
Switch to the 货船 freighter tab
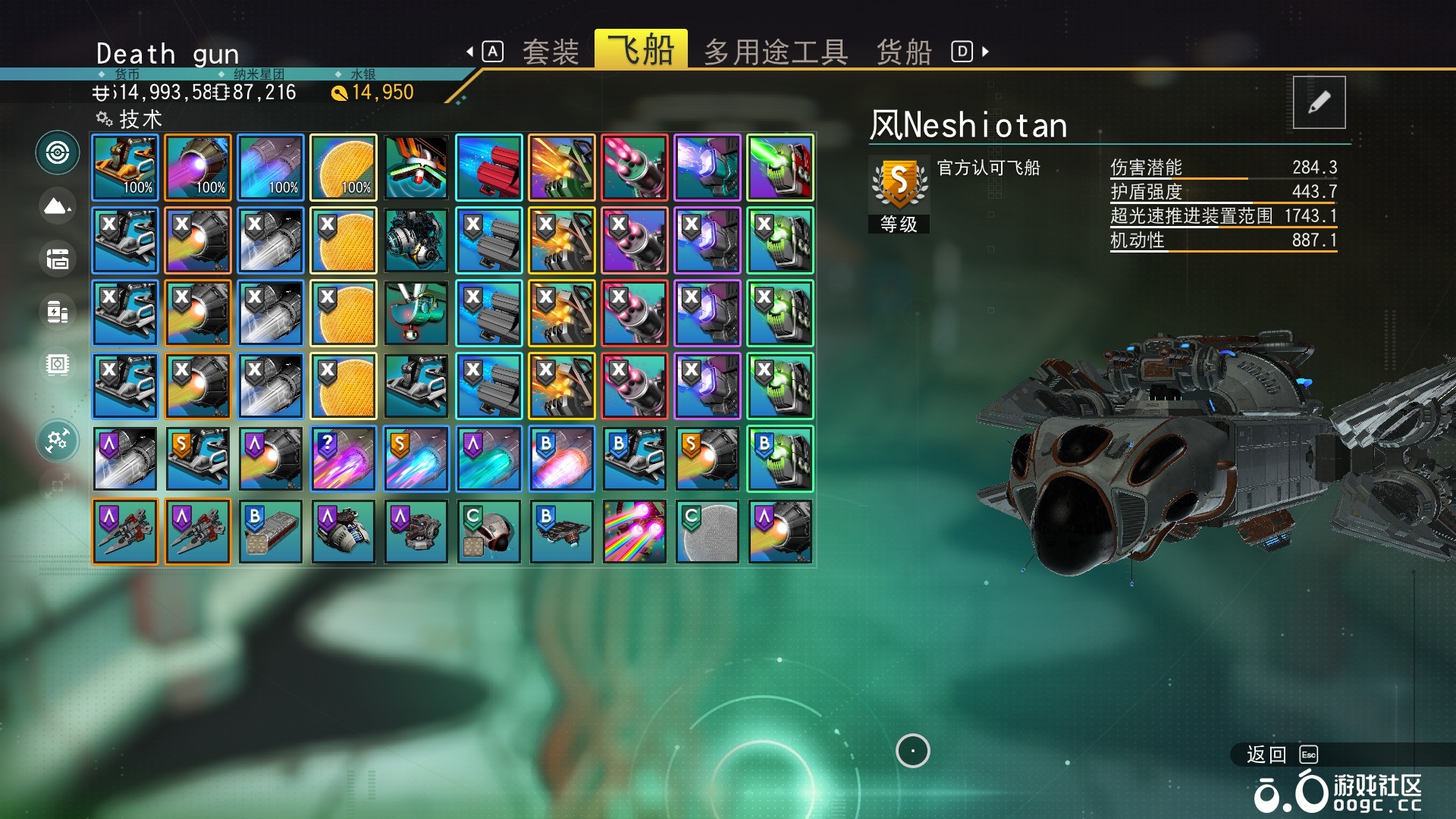point(903,52)
